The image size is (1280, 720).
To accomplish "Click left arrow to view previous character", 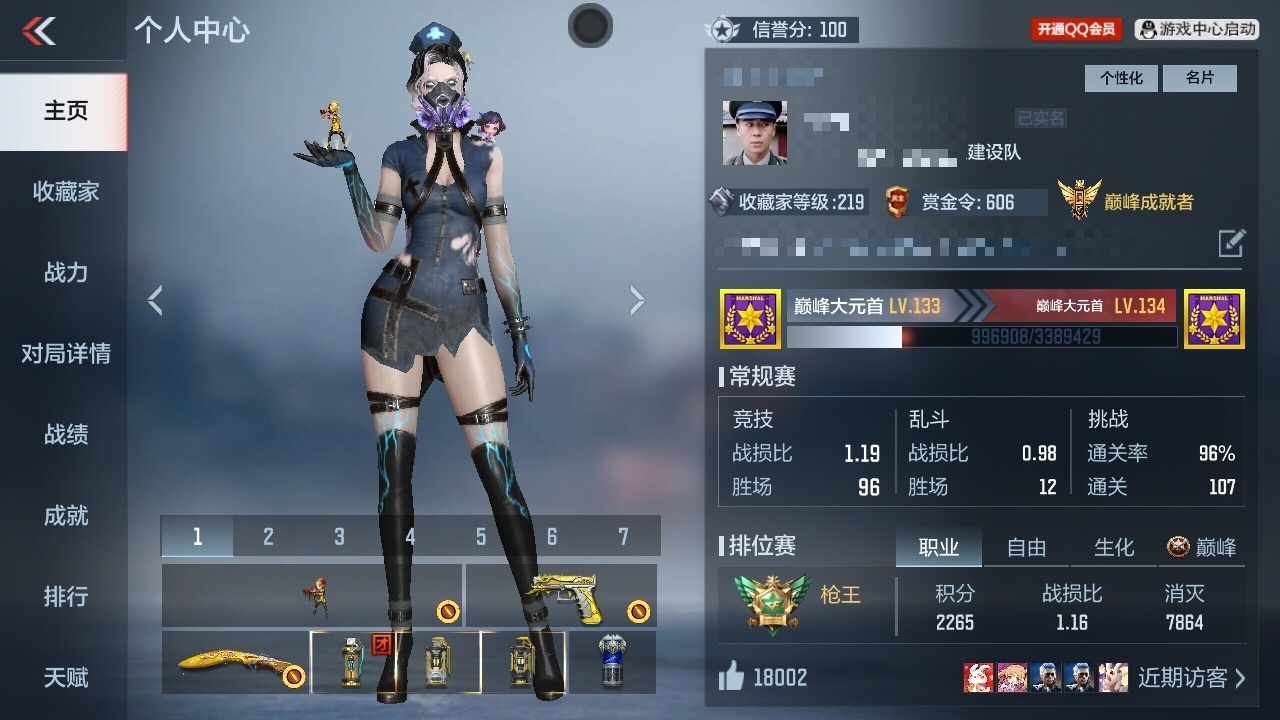I will [x=156, y=299].
